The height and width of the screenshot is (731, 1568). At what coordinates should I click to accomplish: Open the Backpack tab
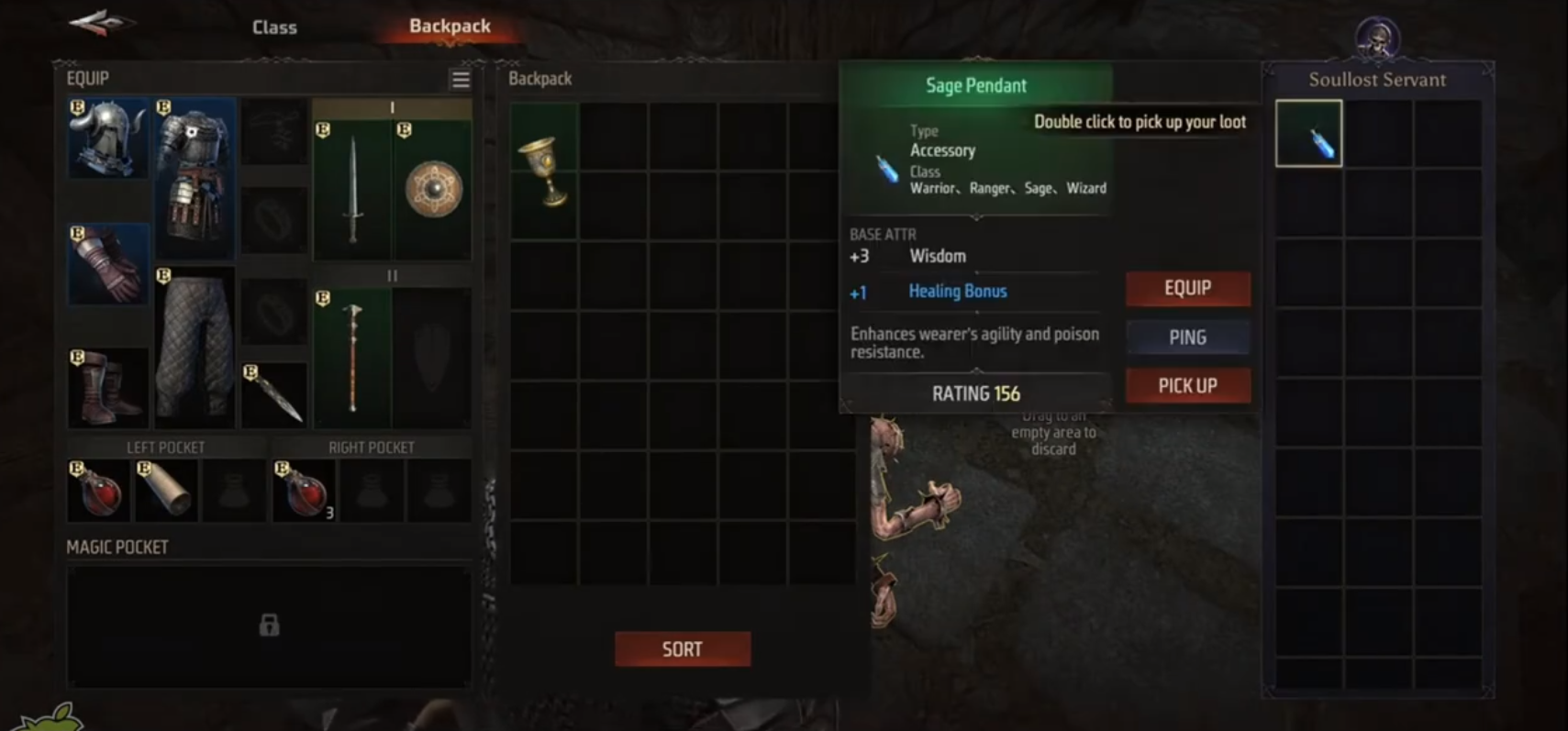(450, 27)
